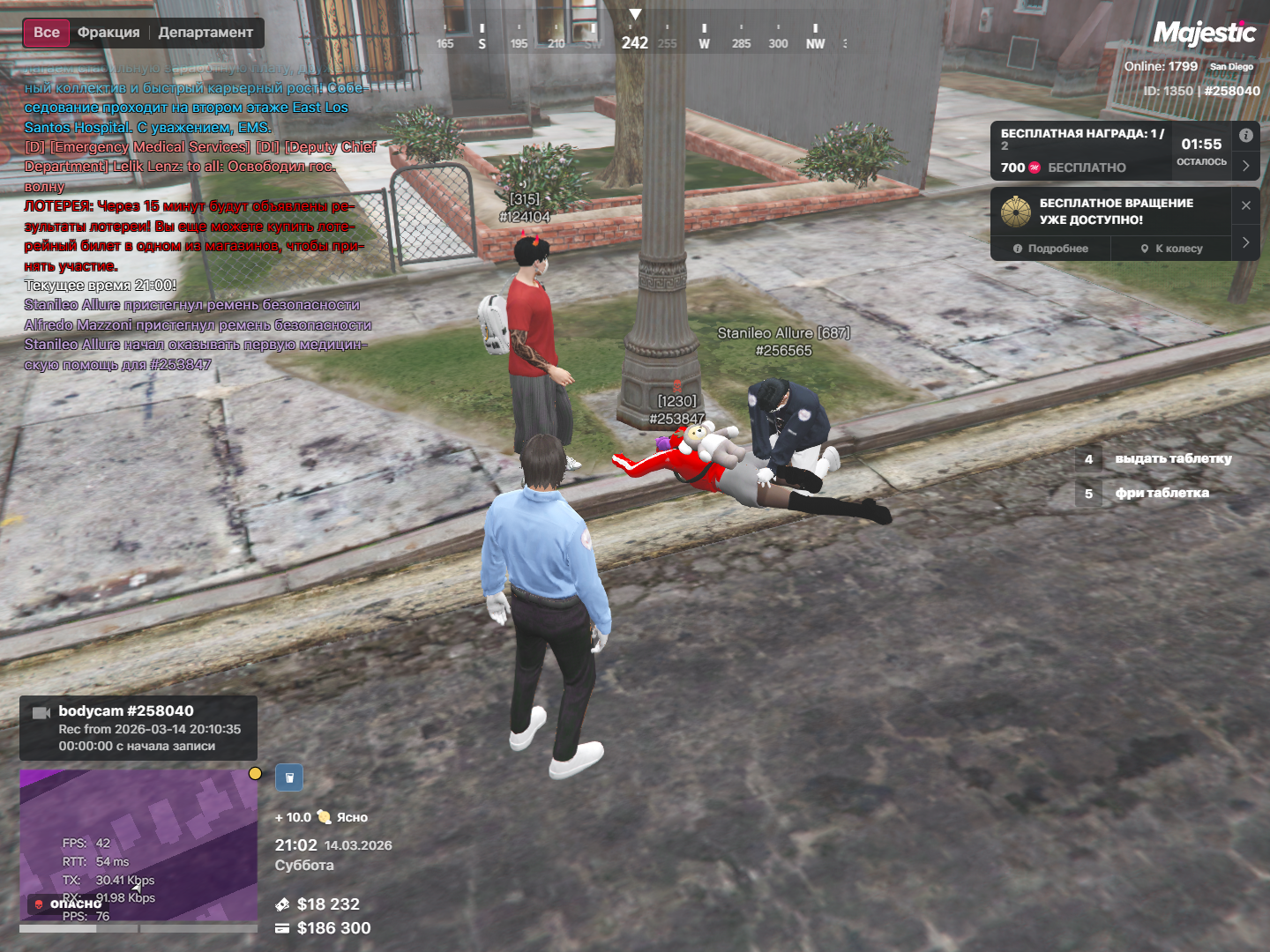Open the purple minimap
Viewport: 1270px width, 952px height.
(138, 846)
